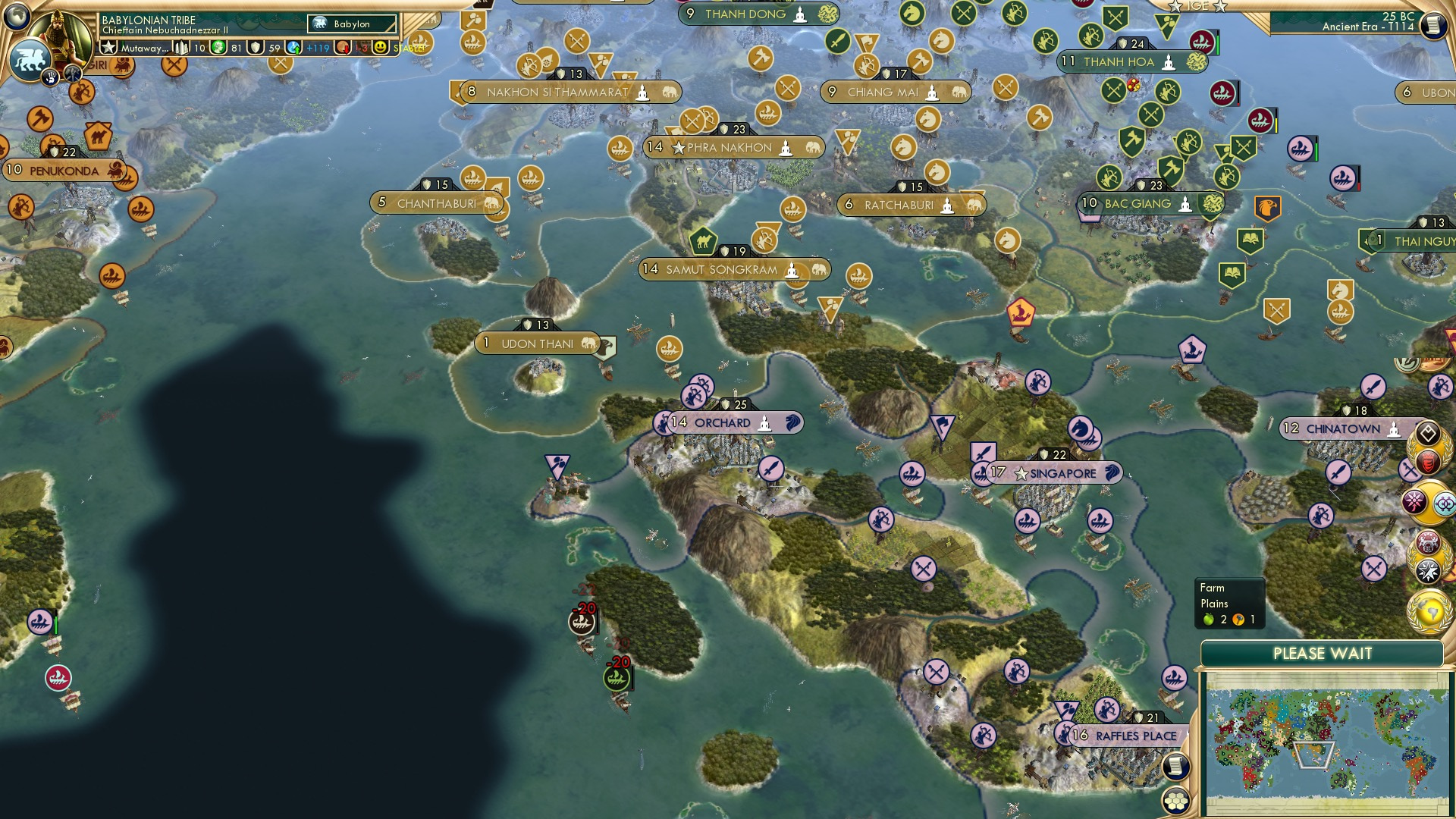Click the Mutaway research progress star
The height and width of the screenshot is (819, 1456).
coord(109,48)
